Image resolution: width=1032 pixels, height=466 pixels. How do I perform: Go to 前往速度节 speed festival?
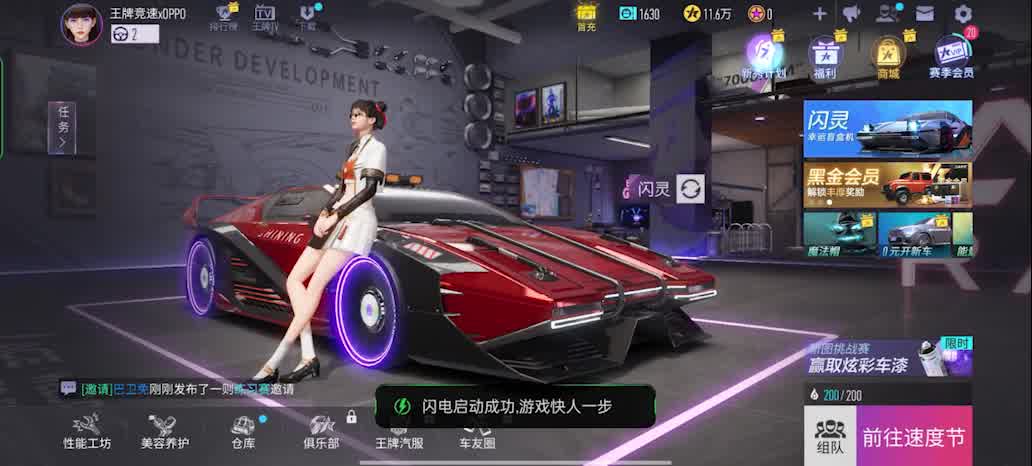click(914, 437)
